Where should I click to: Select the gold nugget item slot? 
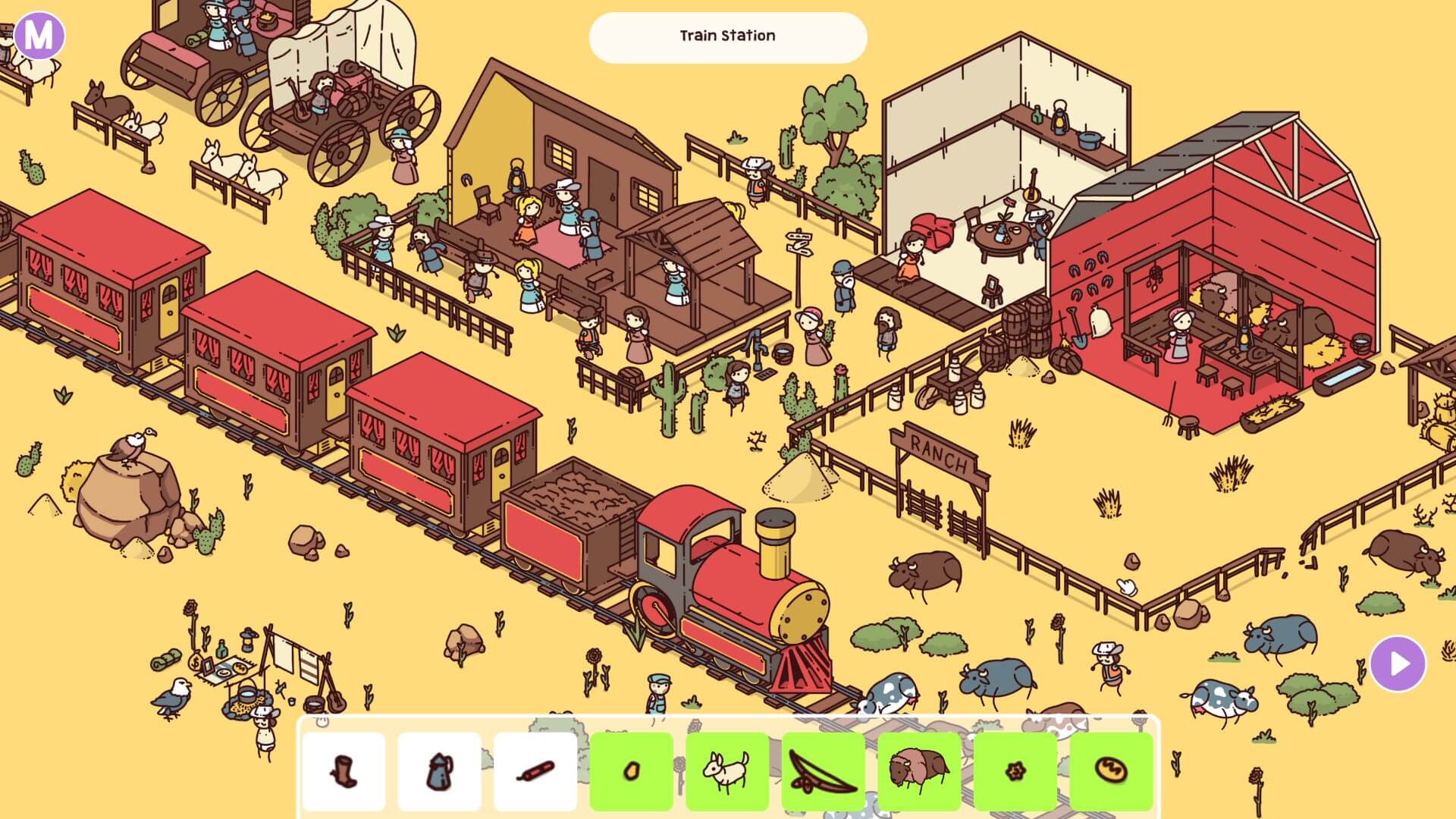point(631,771)
